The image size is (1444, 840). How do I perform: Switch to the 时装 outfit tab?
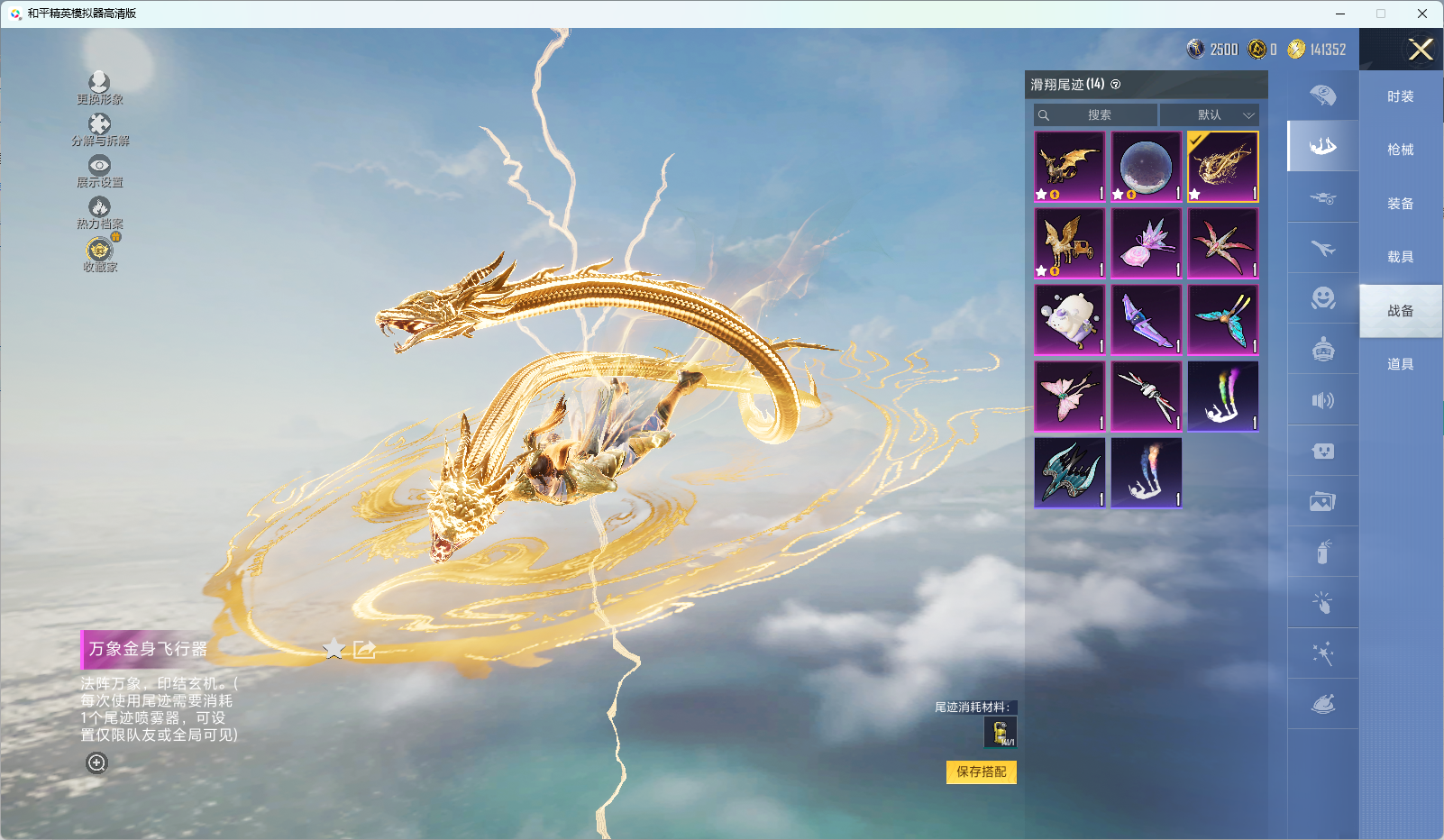(x=1400, y=96)
